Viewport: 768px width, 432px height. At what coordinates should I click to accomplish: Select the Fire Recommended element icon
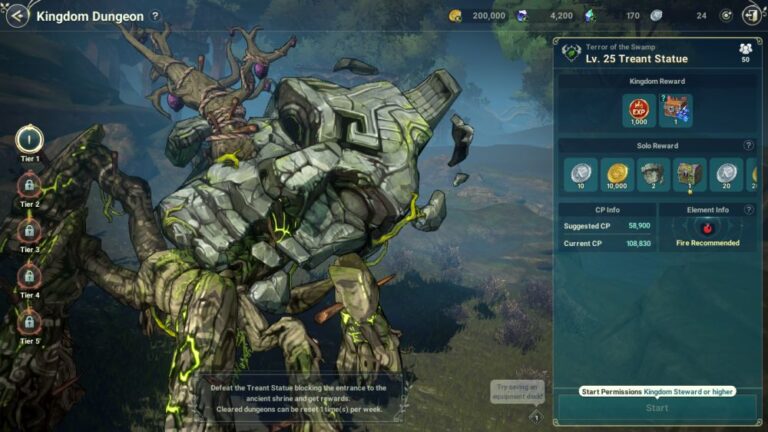pyautogui.click(x=708, y=228)
